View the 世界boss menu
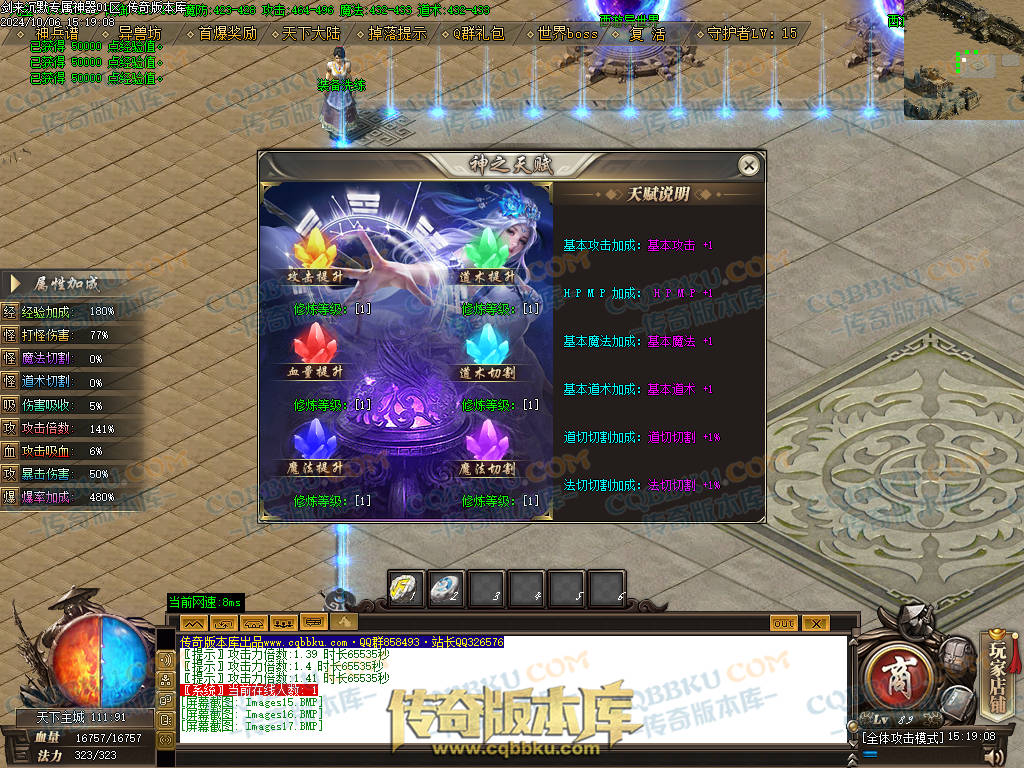 click(568, 33)
